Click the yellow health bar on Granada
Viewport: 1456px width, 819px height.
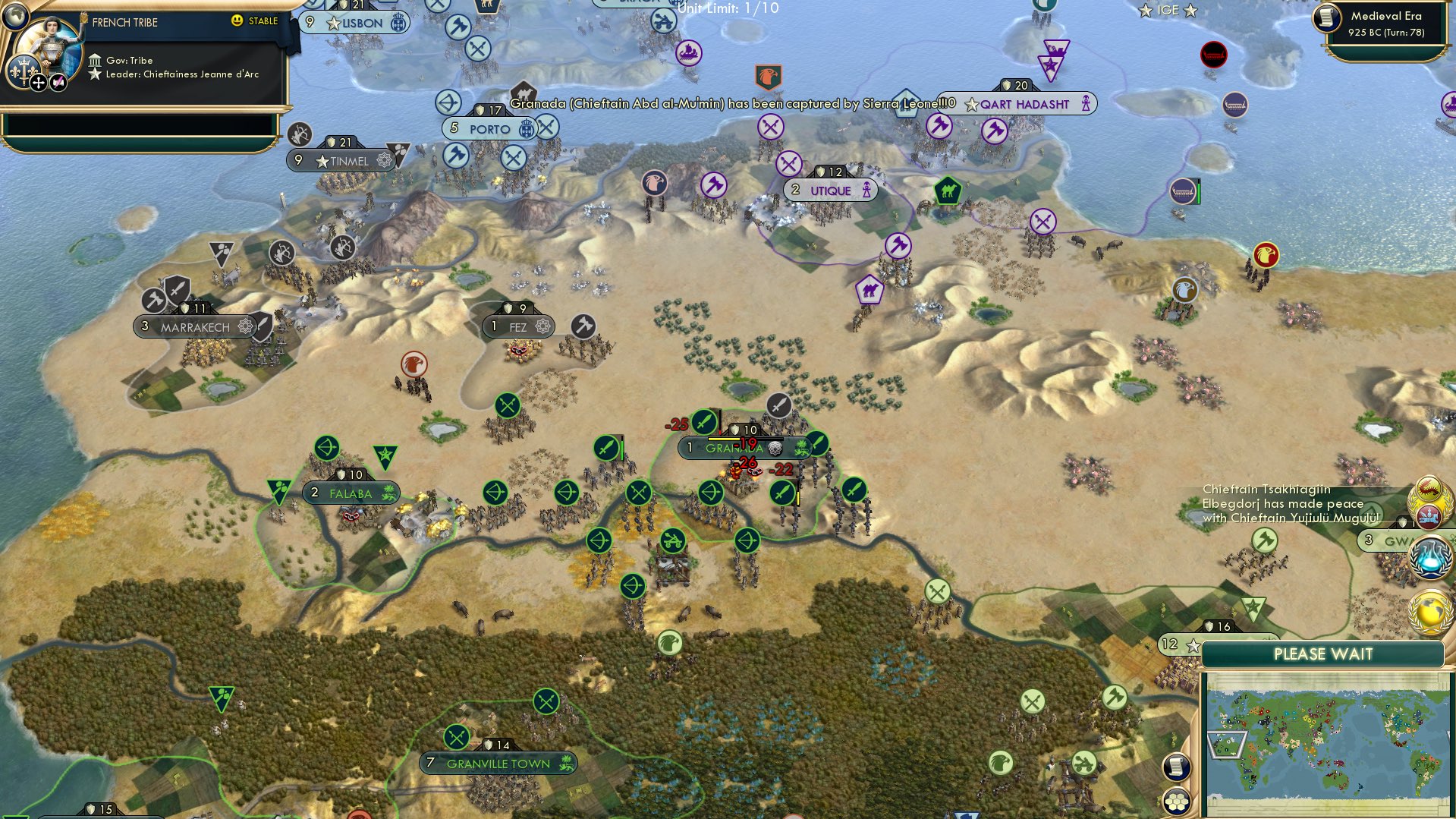click(x=722, y=439)
